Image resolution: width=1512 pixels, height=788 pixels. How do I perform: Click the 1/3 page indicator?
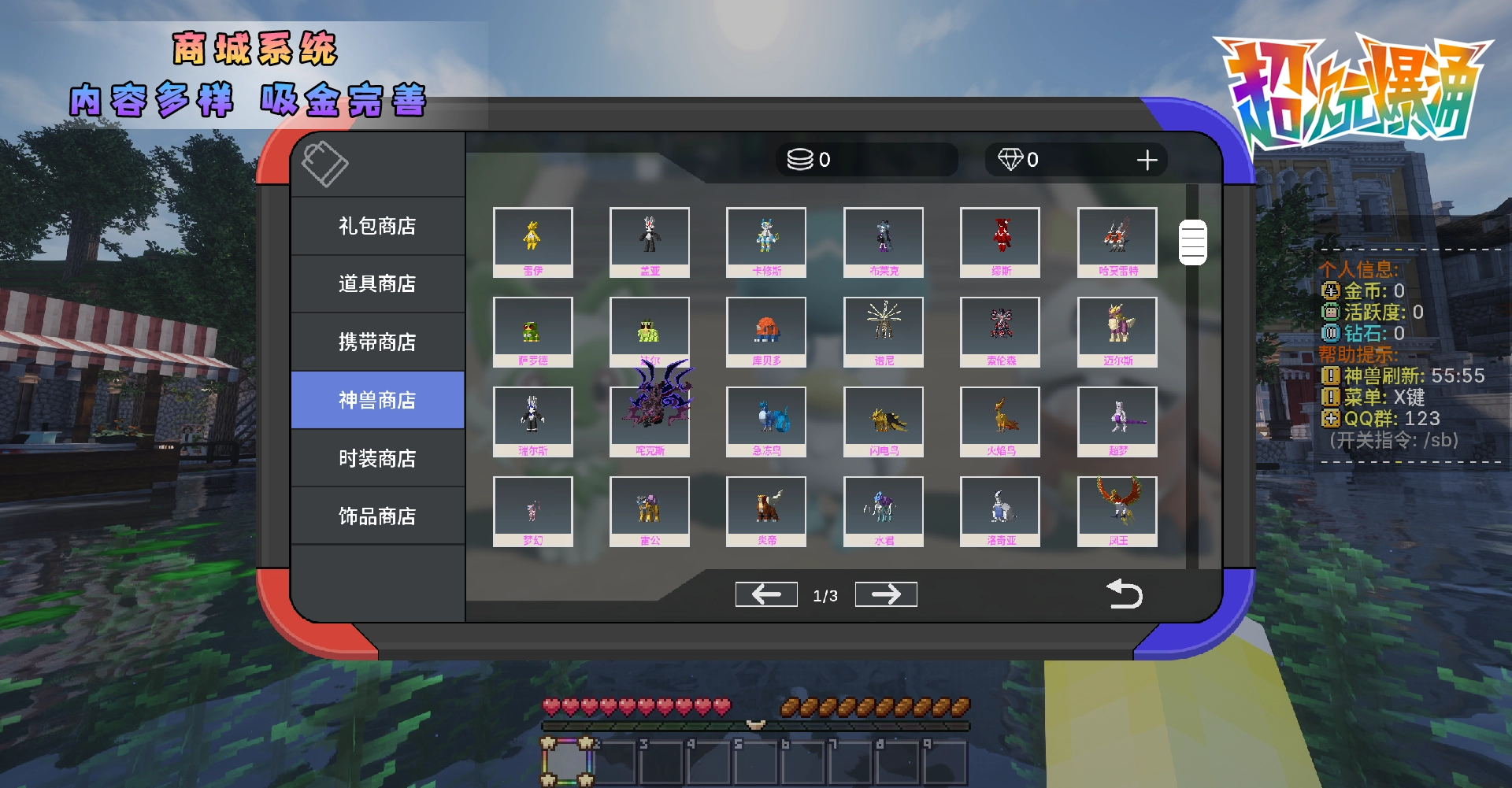(825, 596)
